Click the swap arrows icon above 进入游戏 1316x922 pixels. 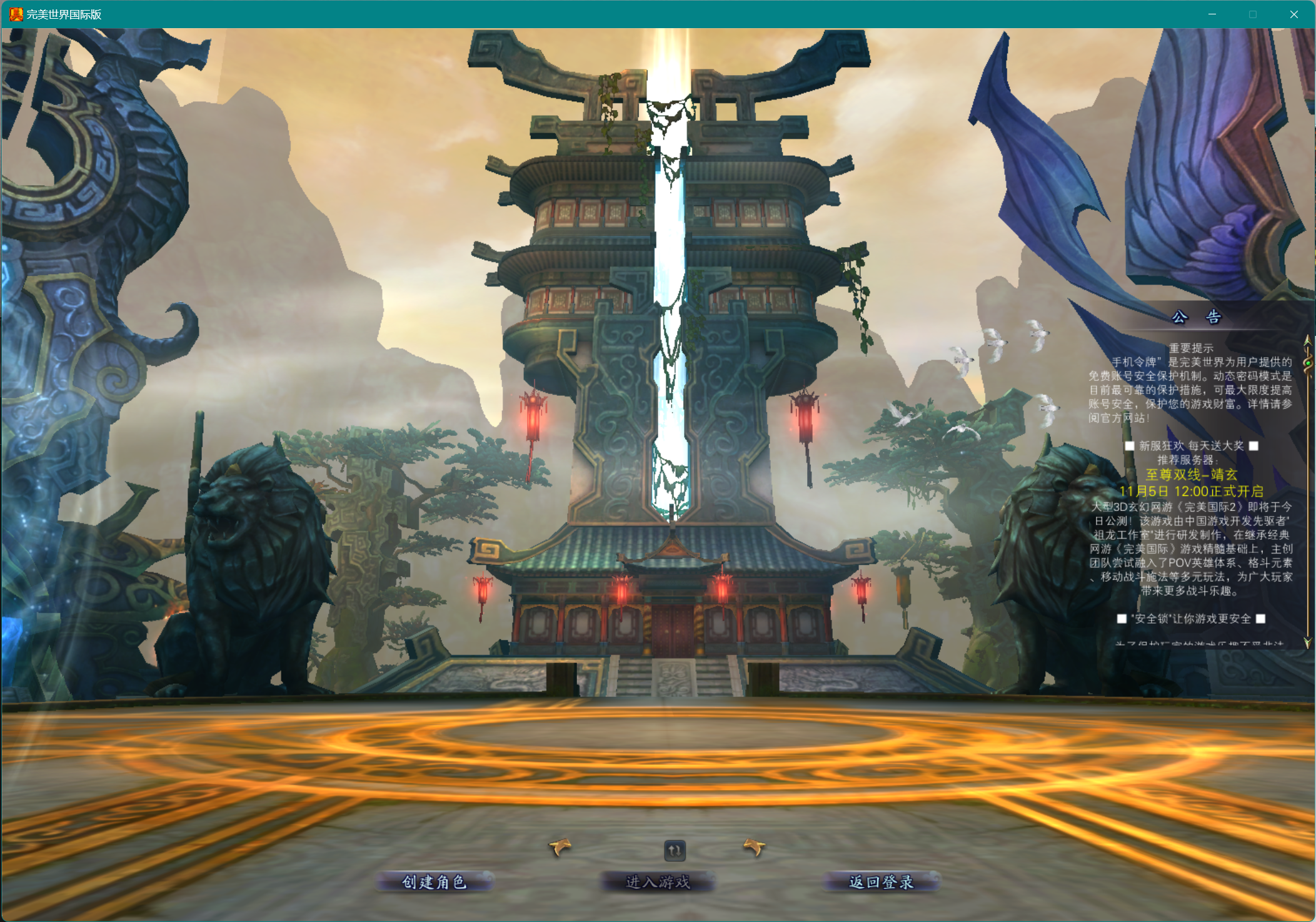click(675, 850)
